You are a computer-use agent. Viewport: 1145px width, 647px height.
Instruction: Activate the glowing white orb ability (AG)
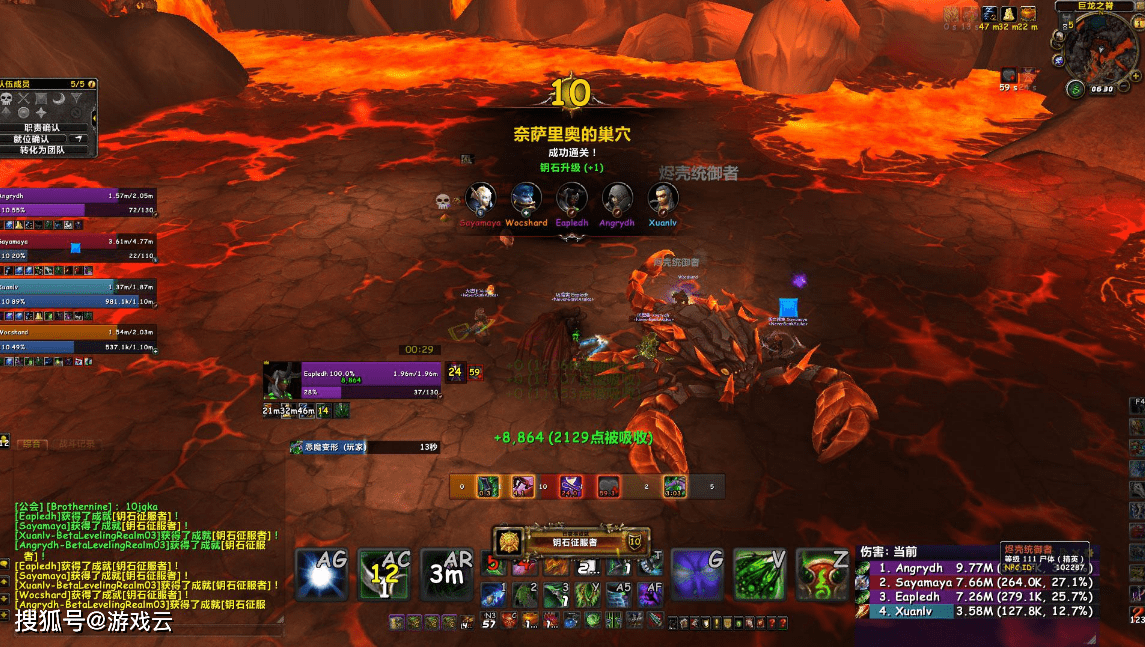(322, 575)
